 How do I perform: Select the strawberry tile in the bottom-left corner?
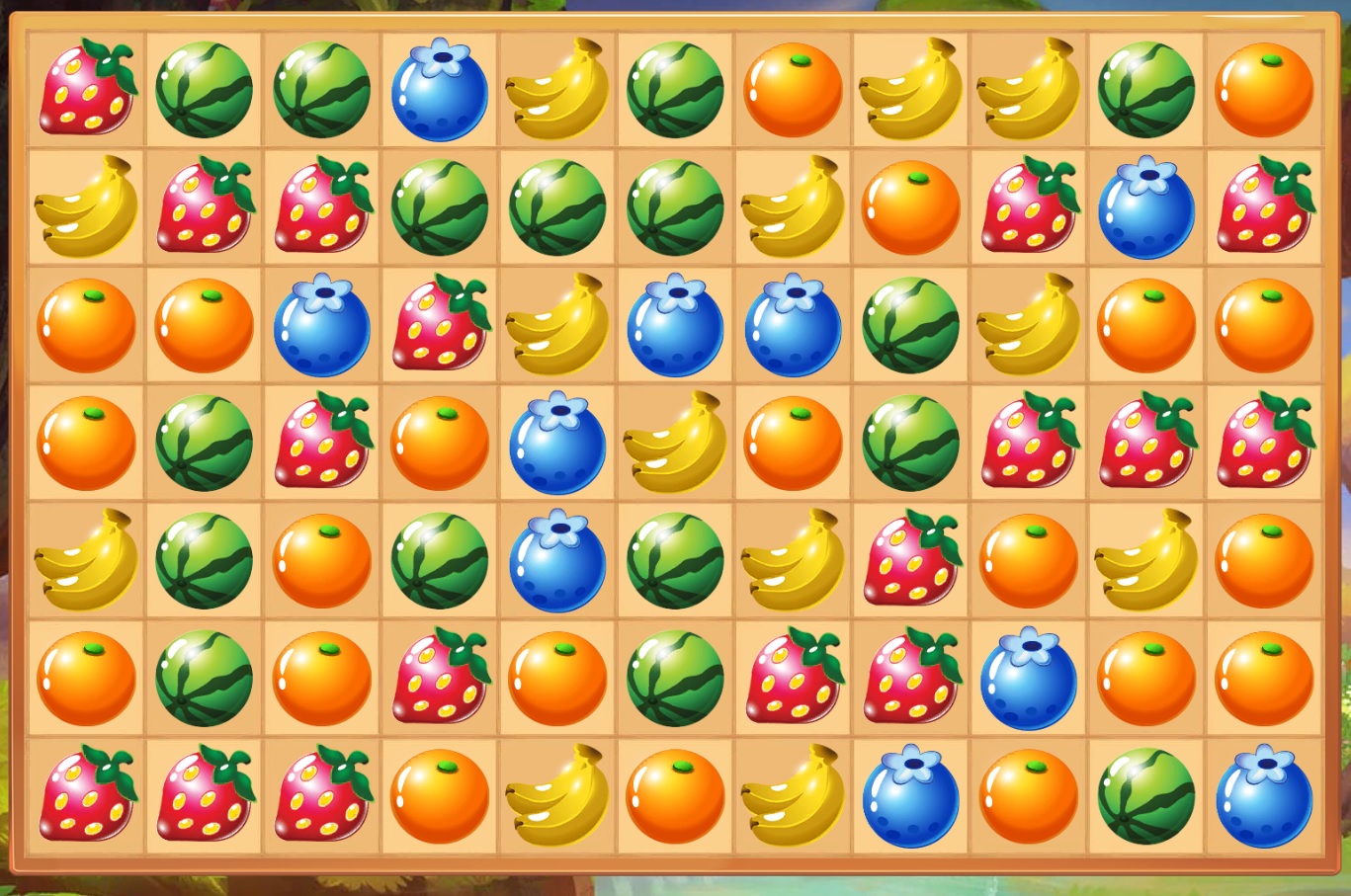pyautogui.click(x=86, y=795)
